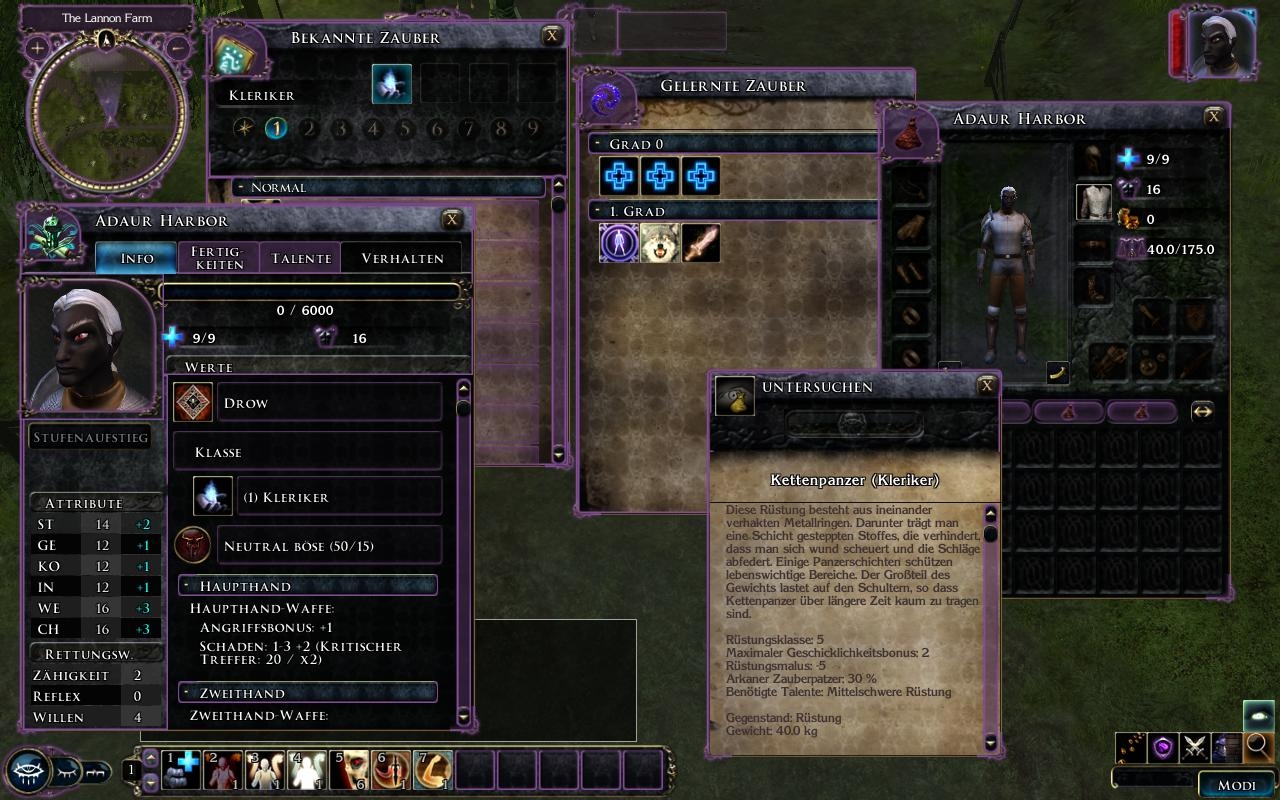Close the Adaur Harbor character sheet
Viewport: 1280px width, 800px height.
(452, 220)
